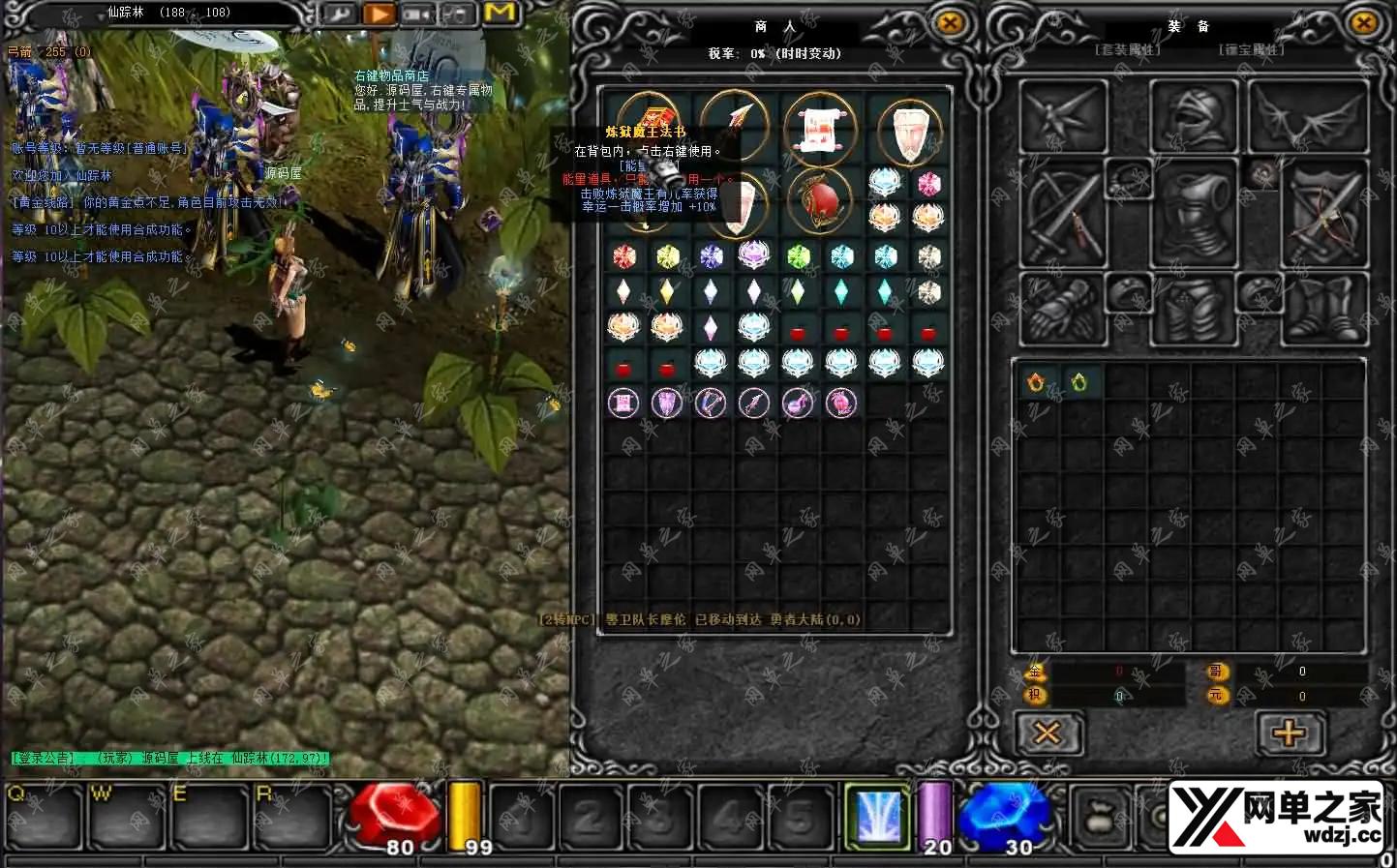Select the white scroll in the shop
Screen dimensions: 1397x868
pos(820,131)
